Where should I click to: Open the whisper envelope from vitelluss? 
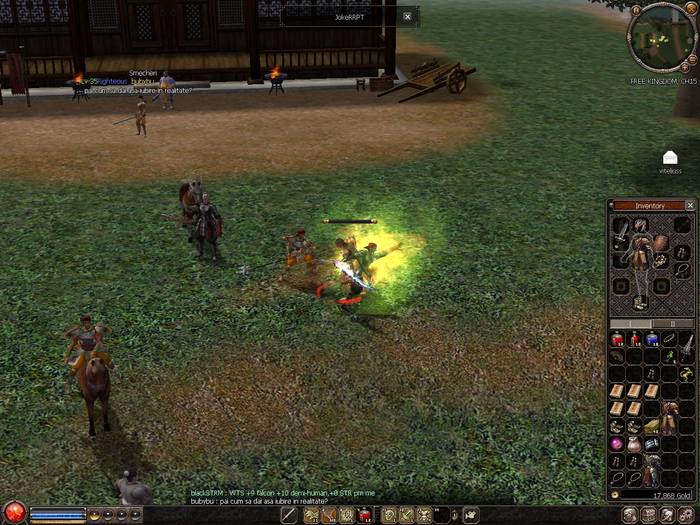point(670,158)
